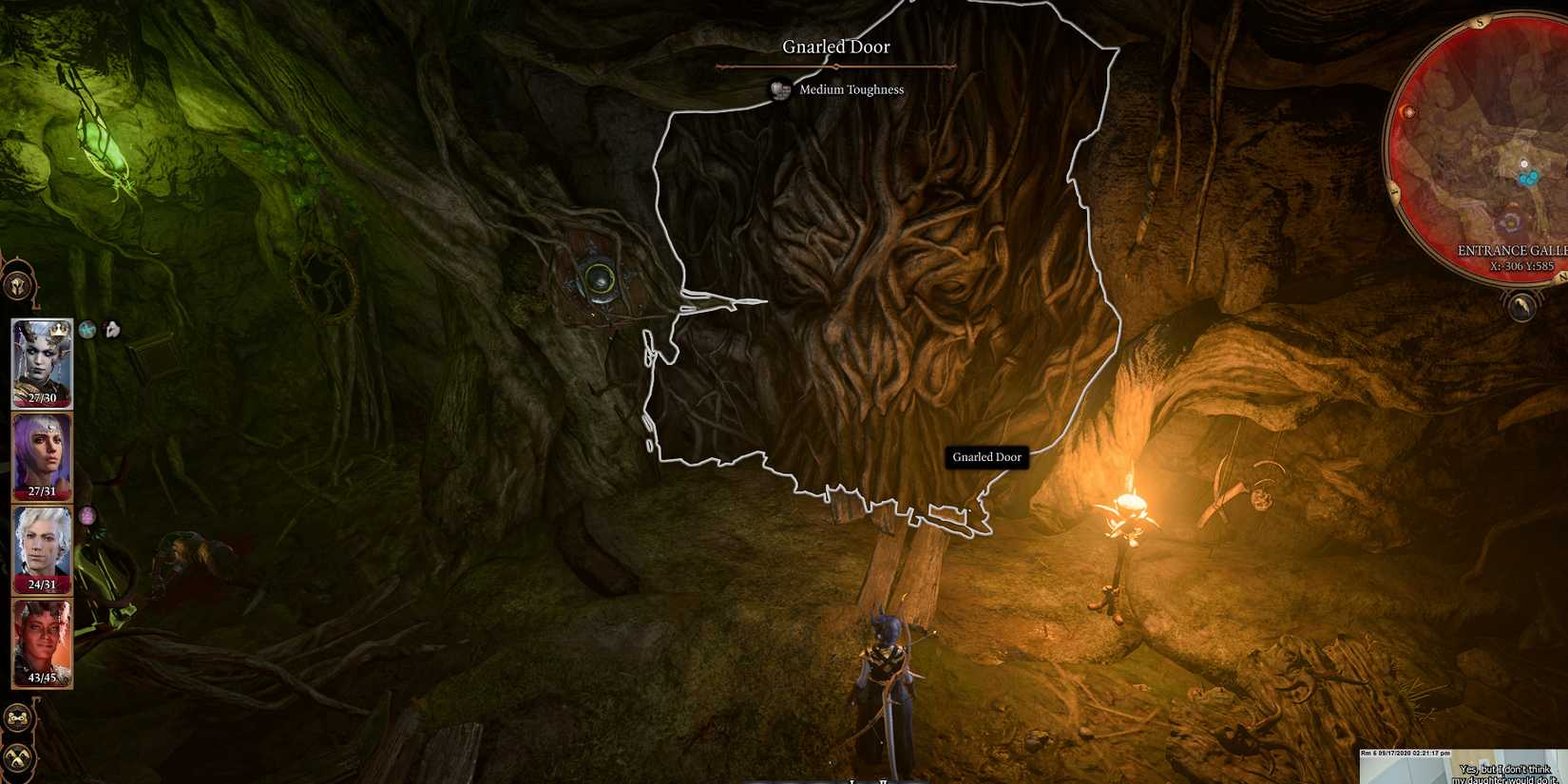Toggle stealth with the goggles icon bottom-left
Viewport: 1568px width, 784px height.
click(17, 717)
